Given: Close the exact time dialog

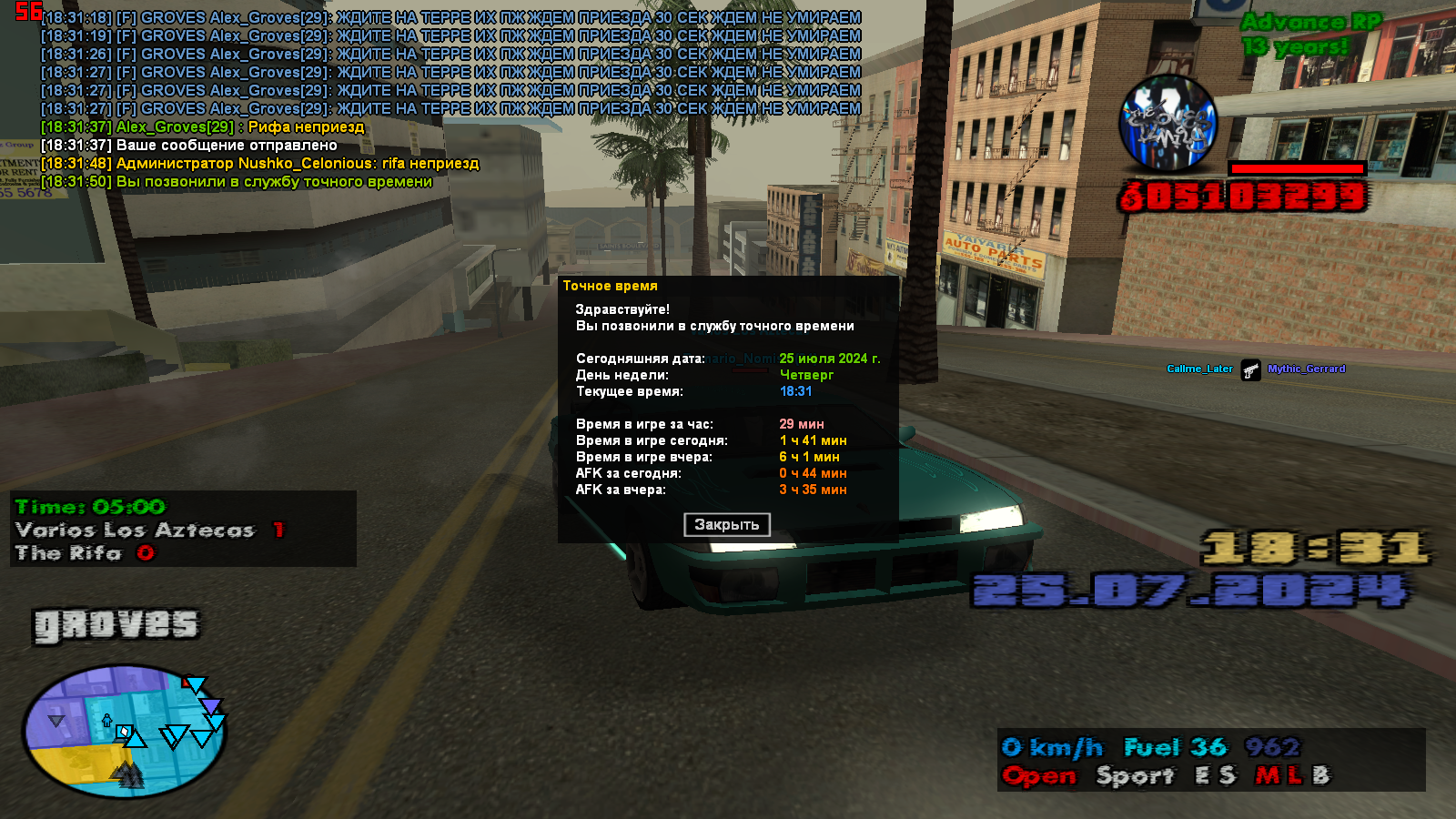Looking at the screenshot, I should pyautogui.click(x=726, y=524).
